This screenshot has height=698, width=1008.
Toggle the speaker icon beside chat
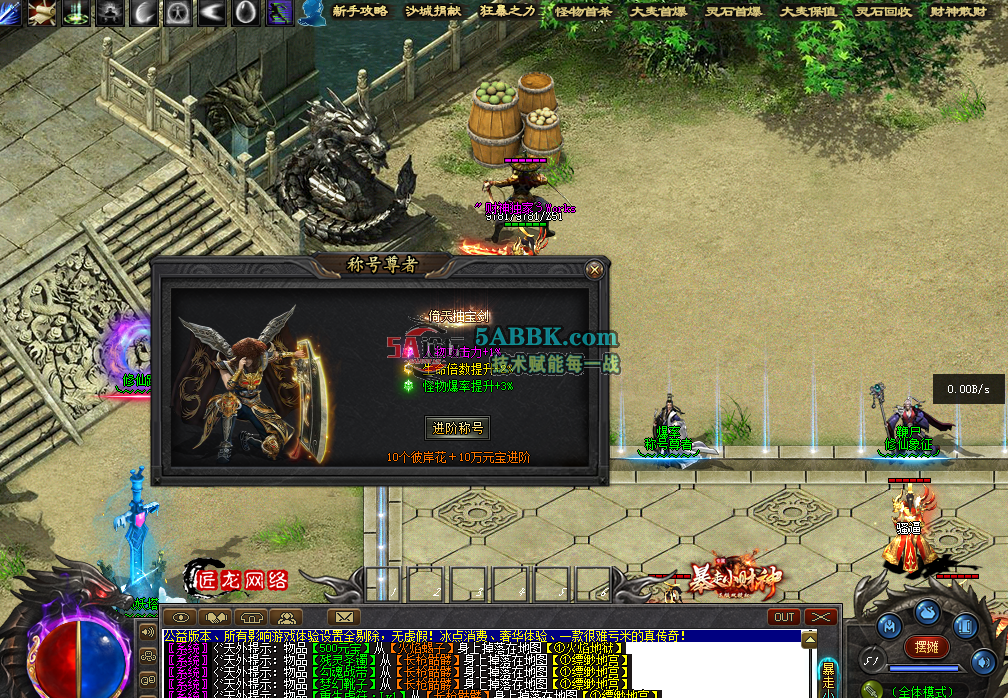148,632
